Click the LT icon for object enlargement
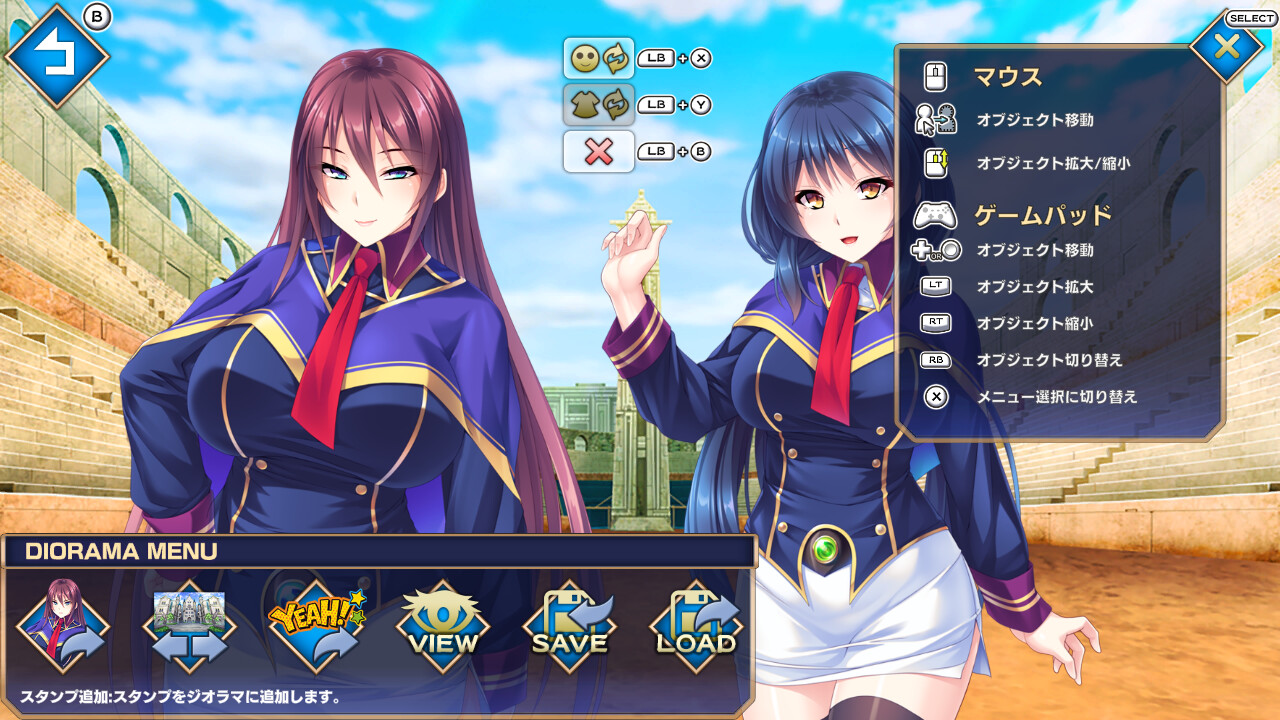1280x720 pixels. (x=934, y=285)
